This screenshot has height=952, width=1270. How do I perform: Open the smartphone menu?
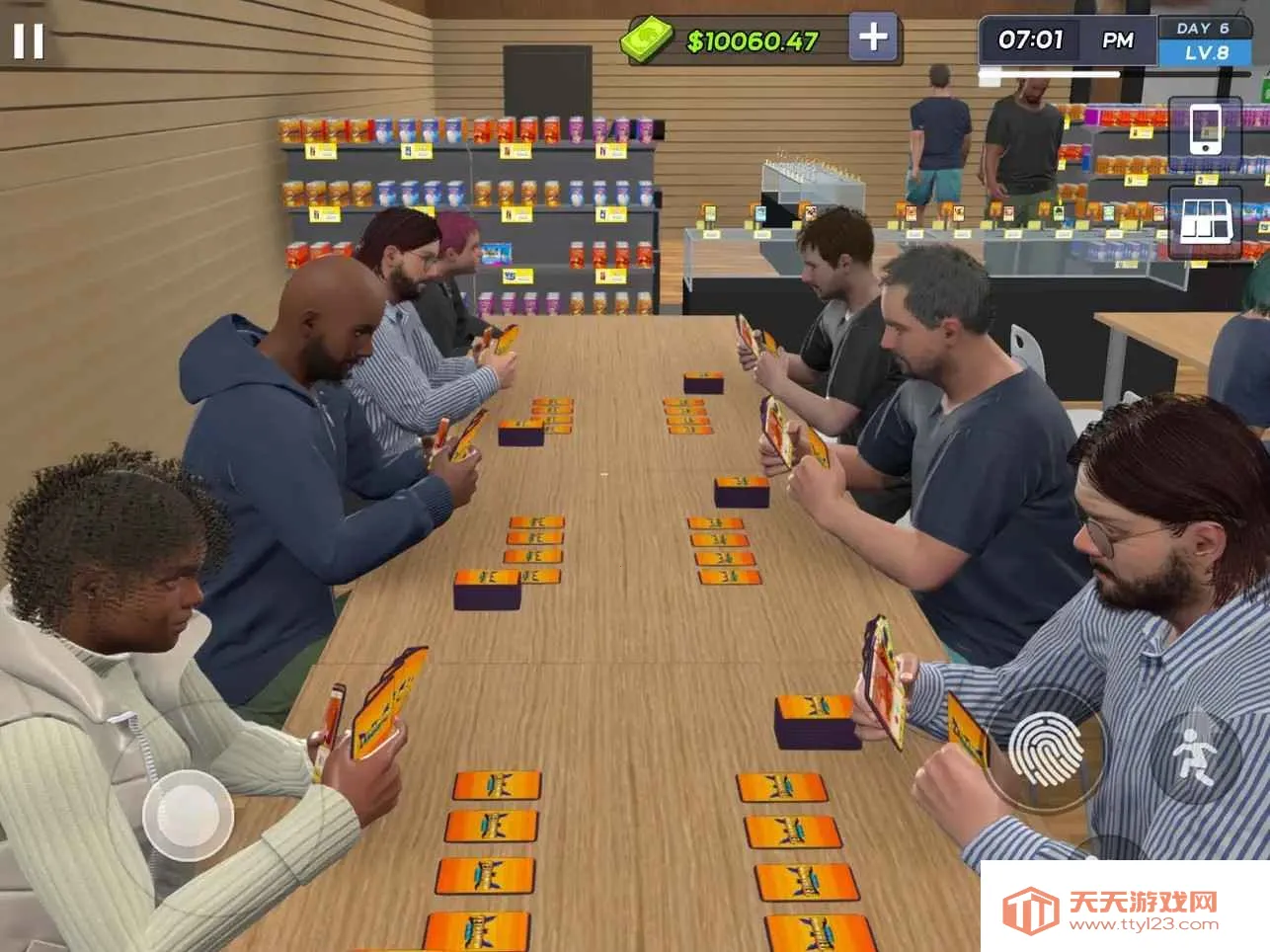point(1204,129)
